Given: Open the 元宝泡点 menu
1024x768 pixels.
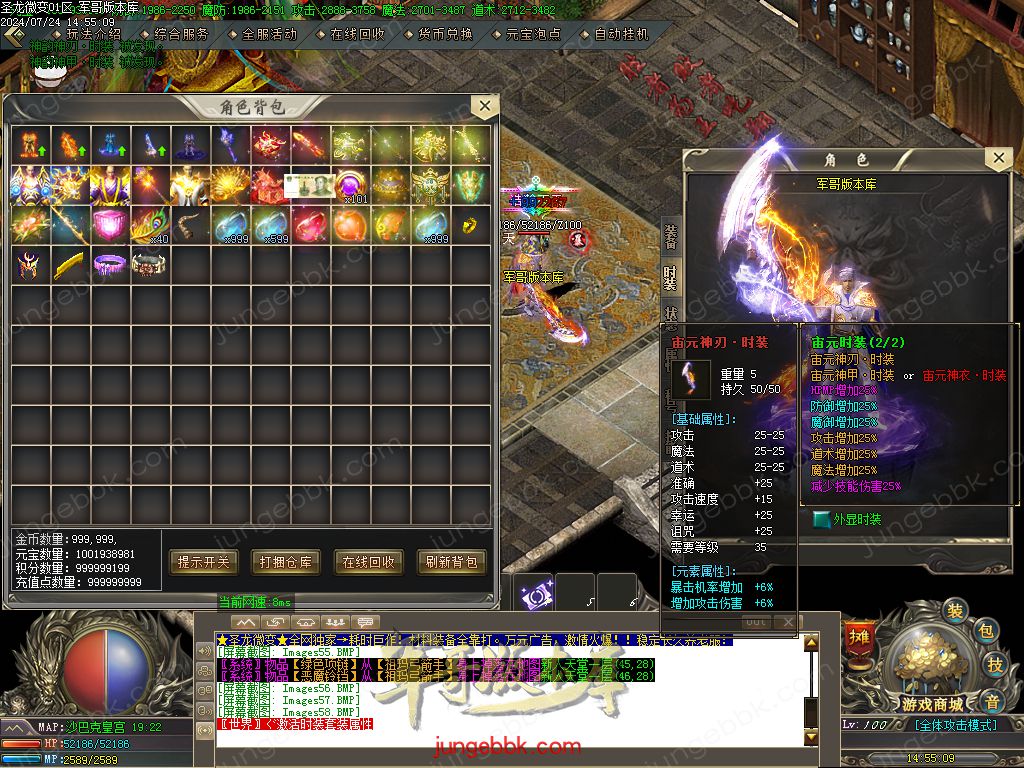Looking at the screenshot, I should click(x=533, y=33).
